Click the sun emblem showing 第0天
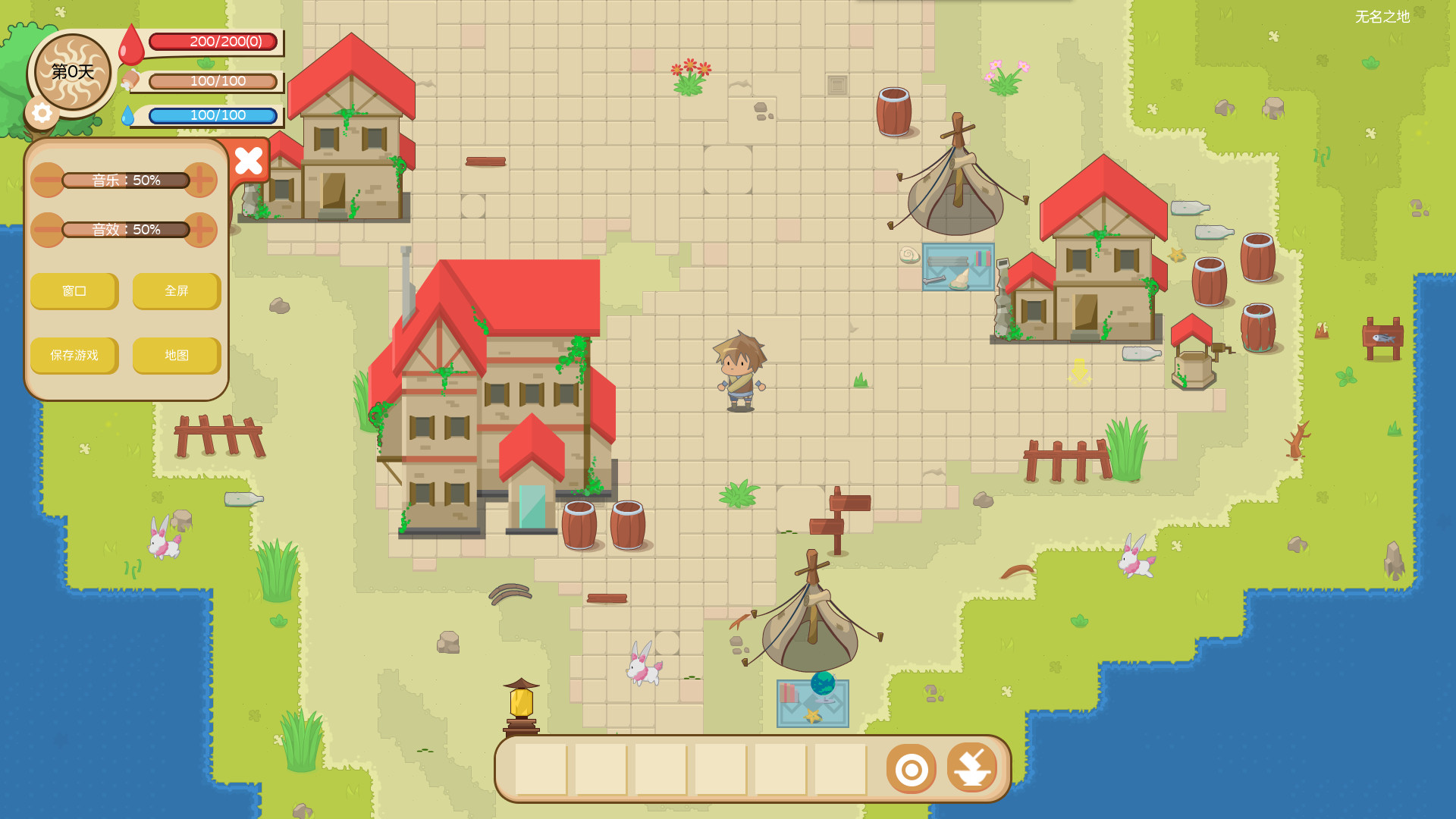The width and height of the screenshot is (1456, 819). (72, 73)
